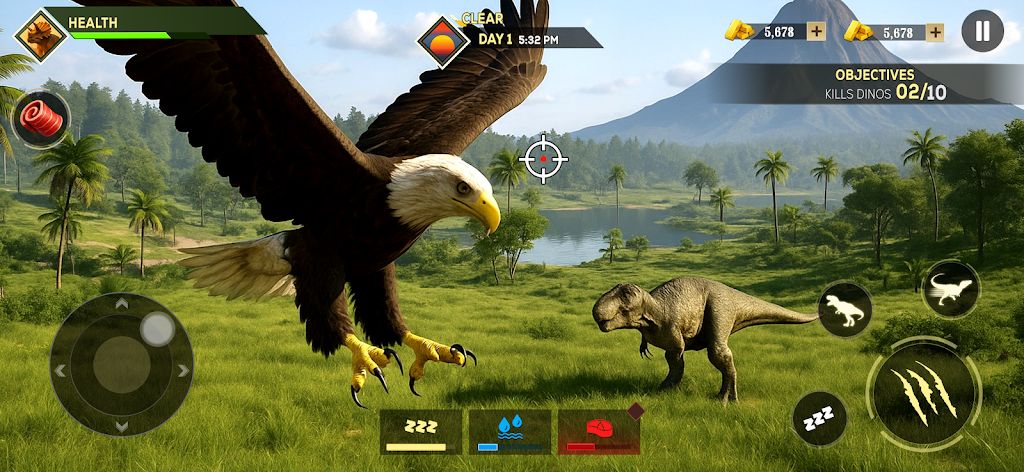The image size is (1024, 472).
Task: Tap the joystick's up arrow
Action: (x=122, y=304)
